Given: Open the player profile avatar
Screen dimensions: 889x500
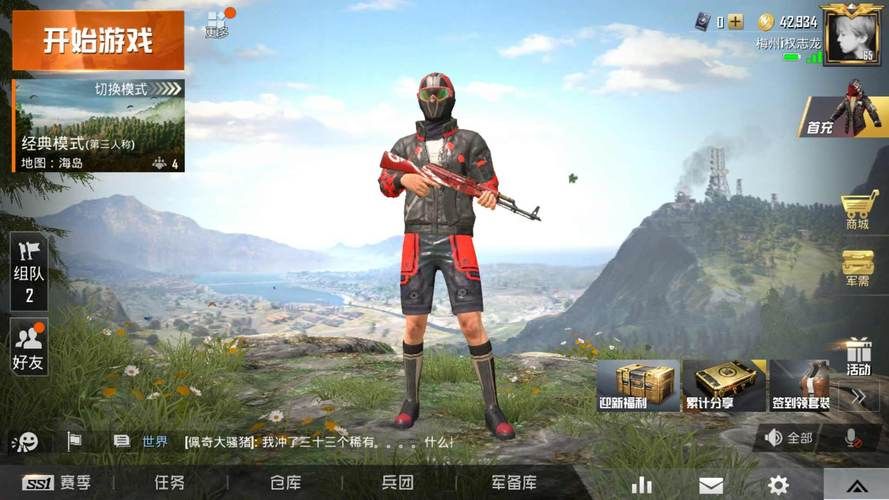Looking at the screenshot, I should 853,34.
